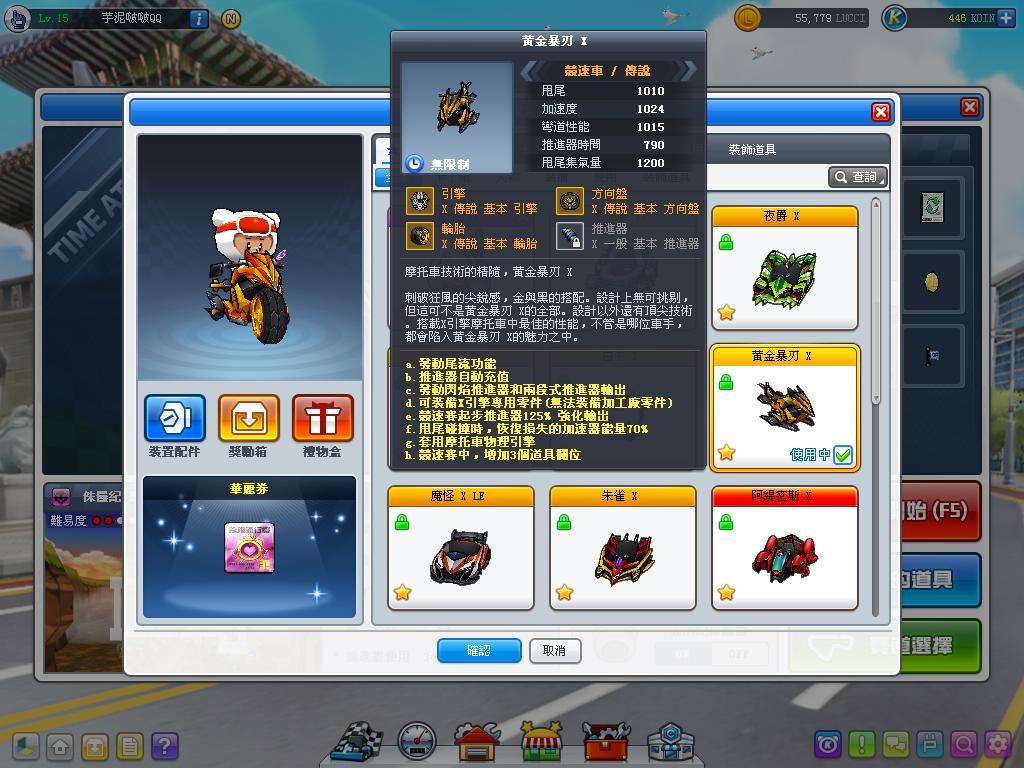Click the purple question mark help icon
This screenshot has height=768, width=1024.
[164, 746]
